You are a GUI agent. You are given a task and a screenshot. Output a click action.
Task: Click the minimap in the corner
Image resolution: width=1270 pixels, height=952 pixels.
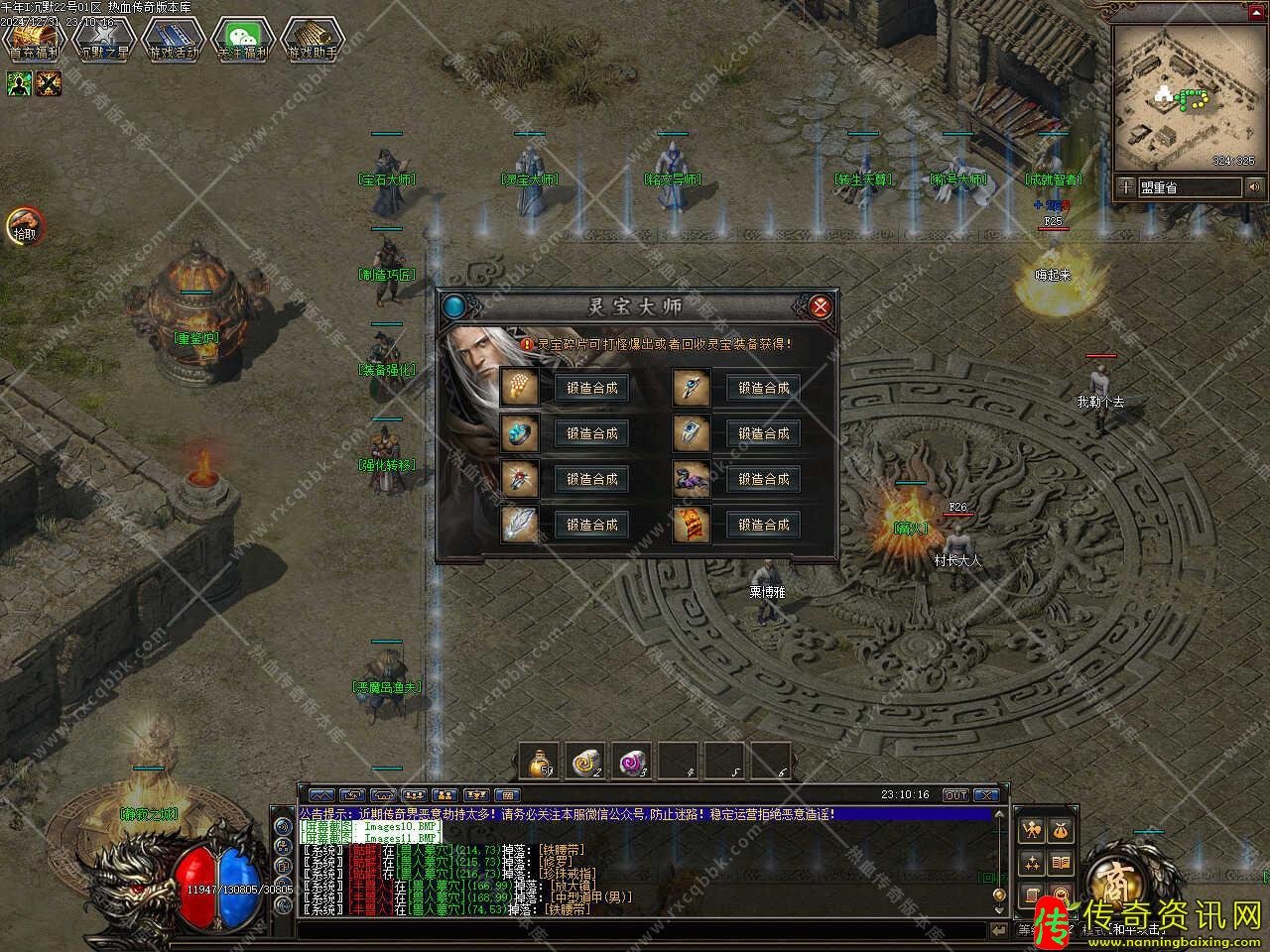(x=1189, y=96)
